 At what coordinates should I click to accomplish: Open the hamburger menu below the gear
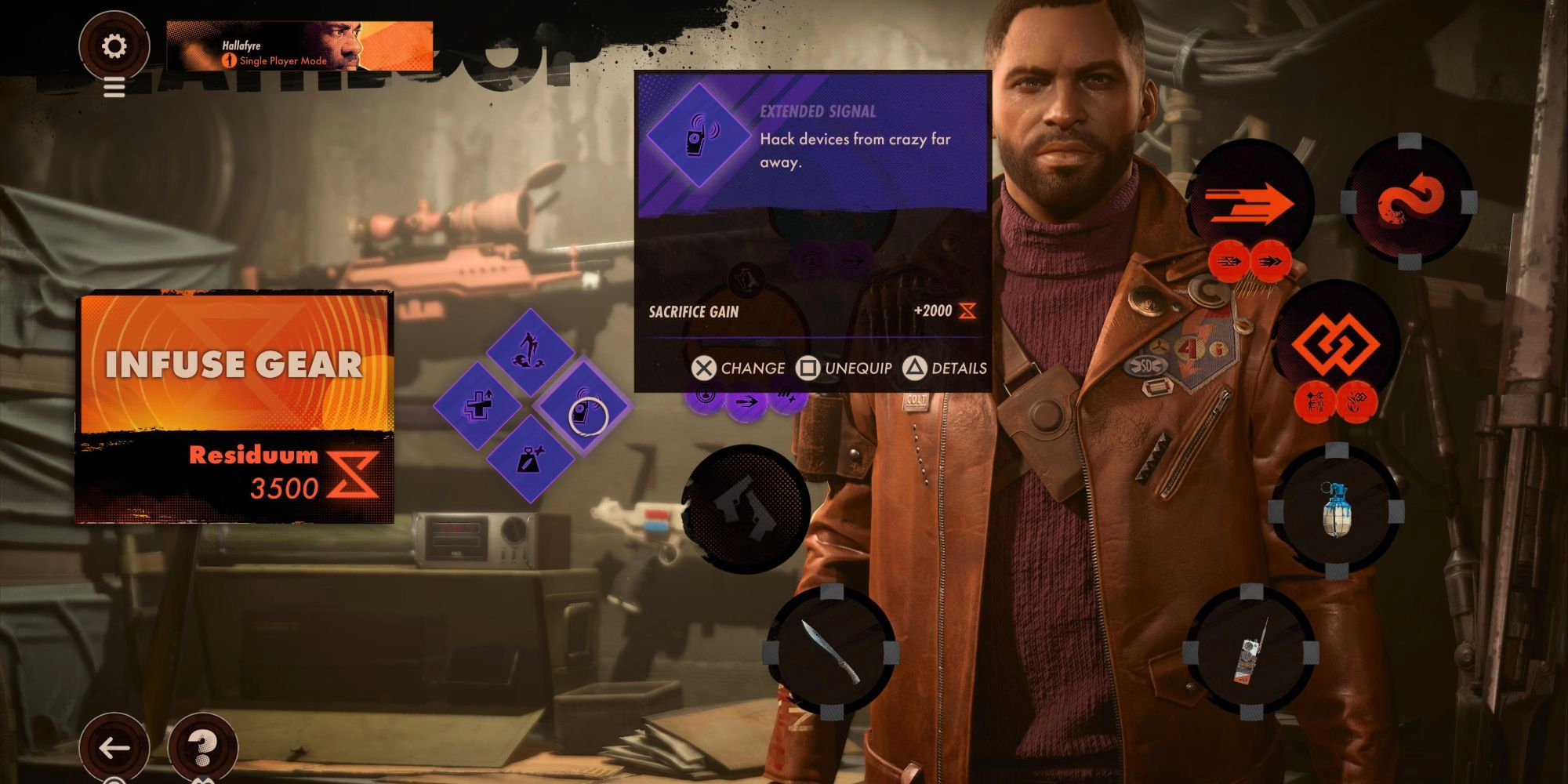click(x=115, y=88)
